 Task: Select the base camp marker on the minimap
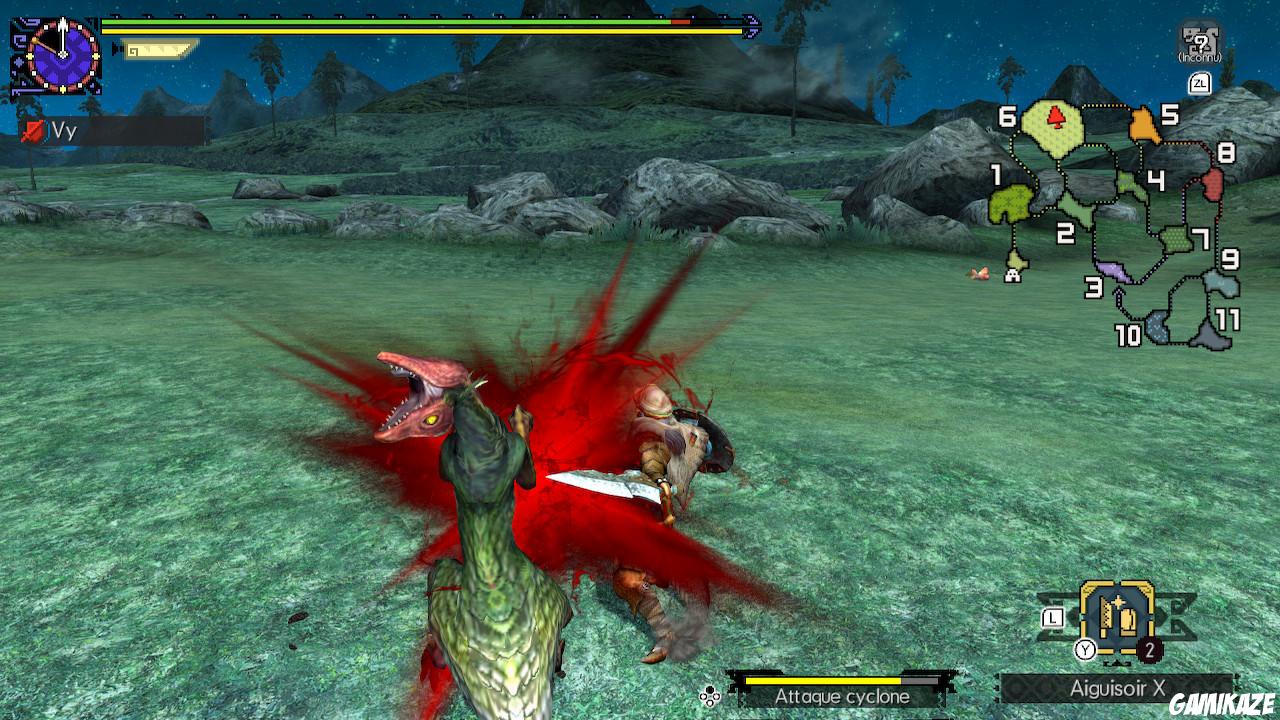click(x=1013, y=272)
